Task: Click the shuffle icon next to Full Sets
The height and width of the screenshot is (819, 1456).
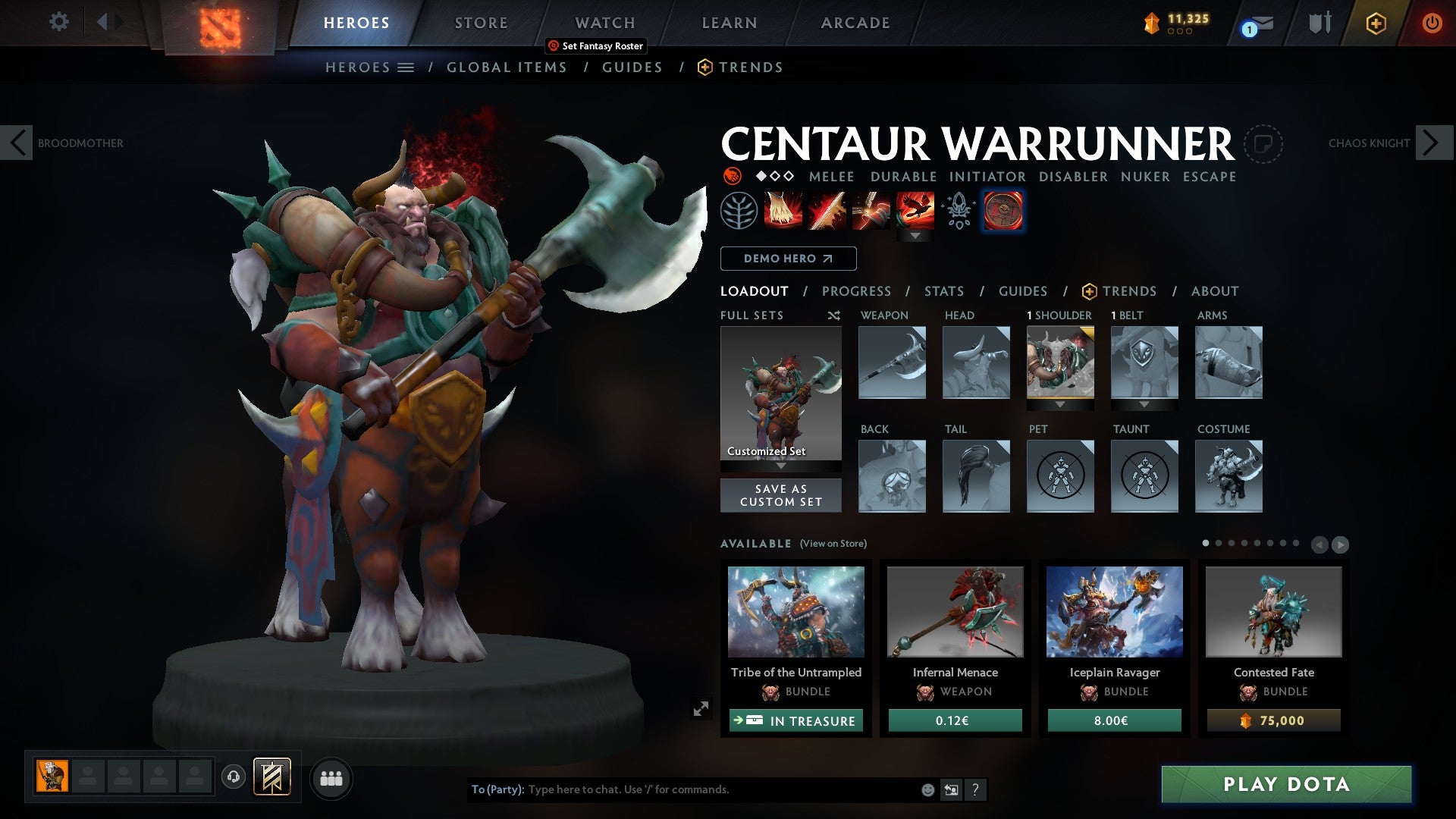Action: tap(833, 315)
